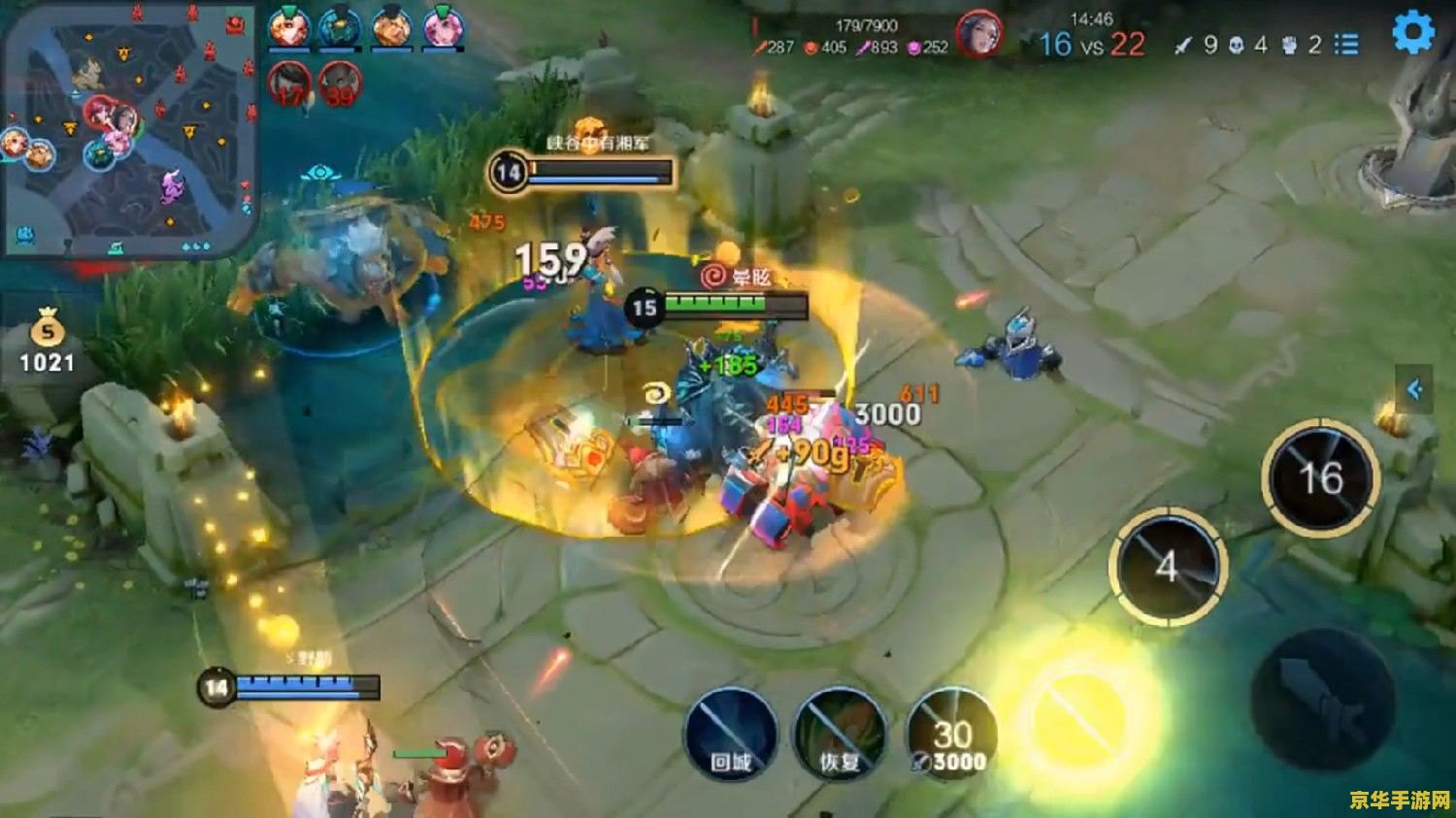Use the 恢复 restore skill
Screen dimensions: 1456x818
840,735
